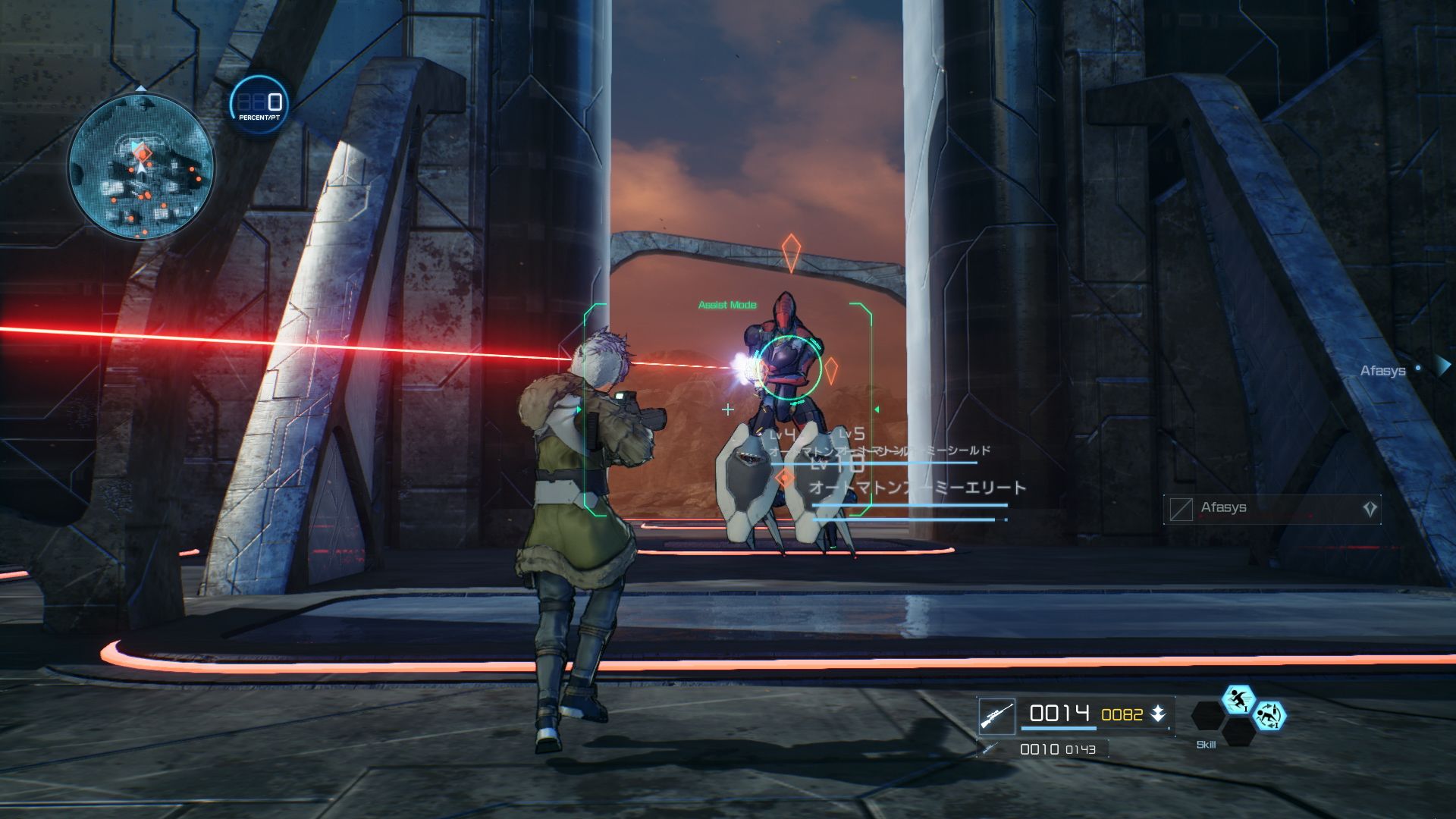
Task: Activate the reload roll skill icon
Action: (1269, 716)
